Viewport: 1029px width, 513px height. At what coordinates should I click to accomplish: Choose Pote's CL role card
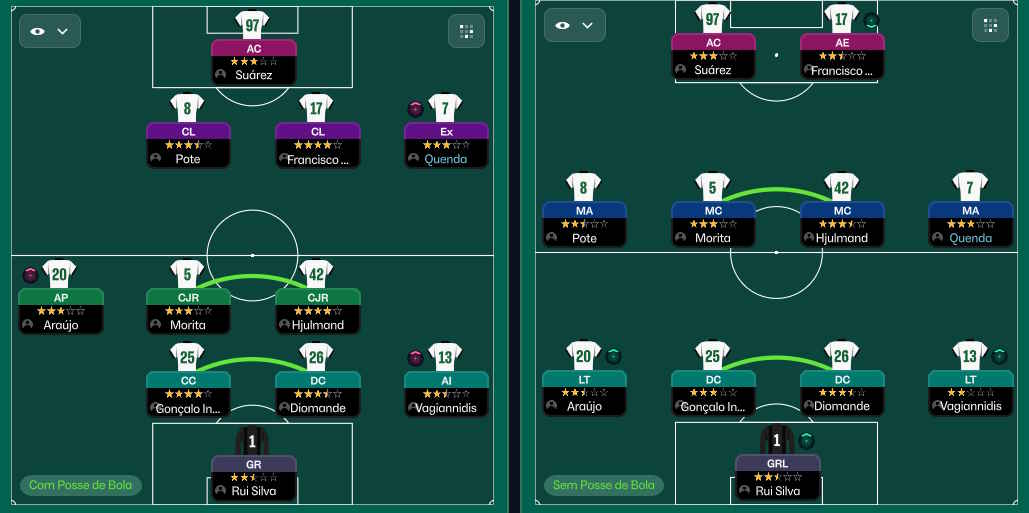pos(188,145)
